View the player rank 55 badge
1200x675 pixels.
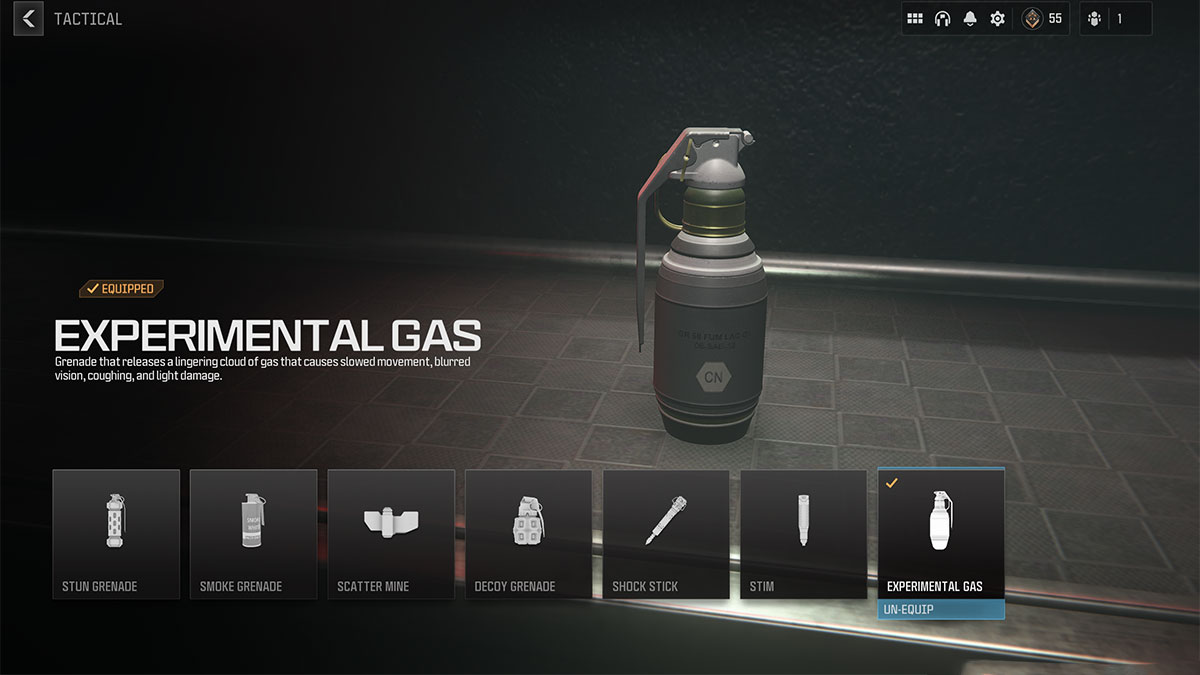pos(1042,19)
